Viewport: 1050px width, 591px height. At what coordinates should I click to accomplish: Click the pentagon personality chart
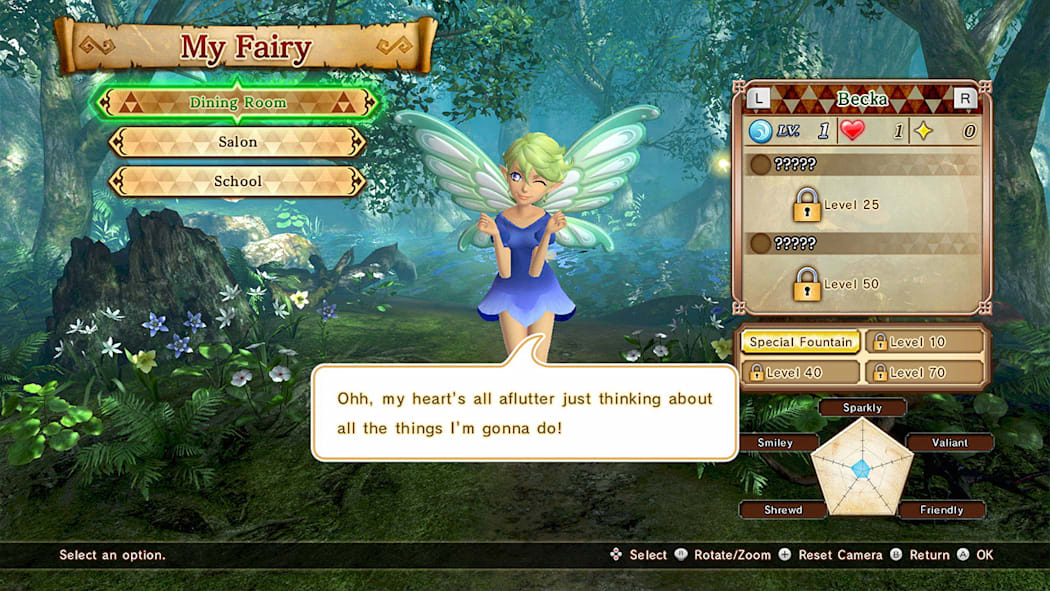point(861,468)
